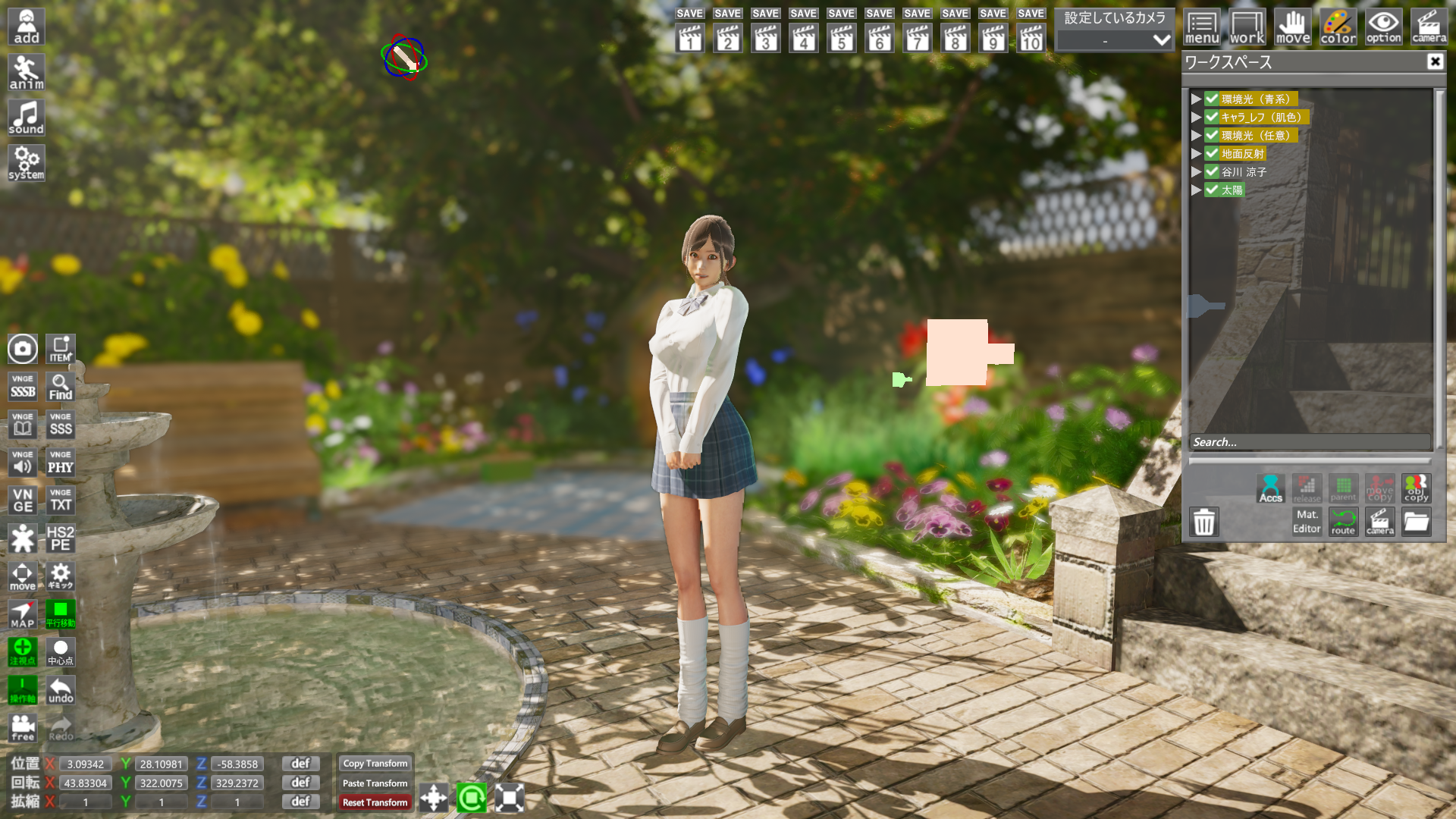Screen dimensions: 1456x819
Task: Click the workspace Search field
Action: pos(1310,442)
